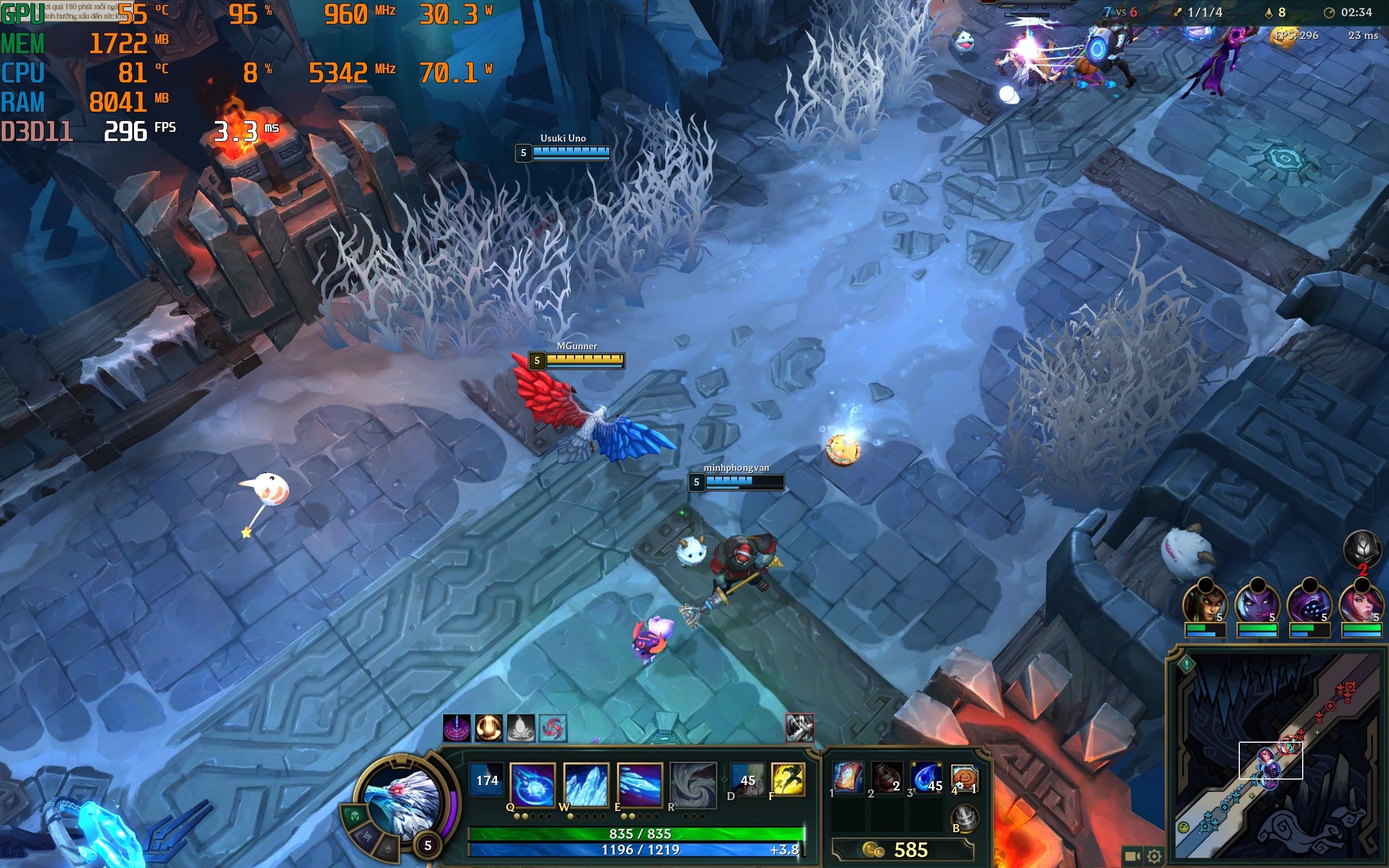Select the Katarina teammate portrait
Screen dimensions: 1389x868
point(1361,603)
